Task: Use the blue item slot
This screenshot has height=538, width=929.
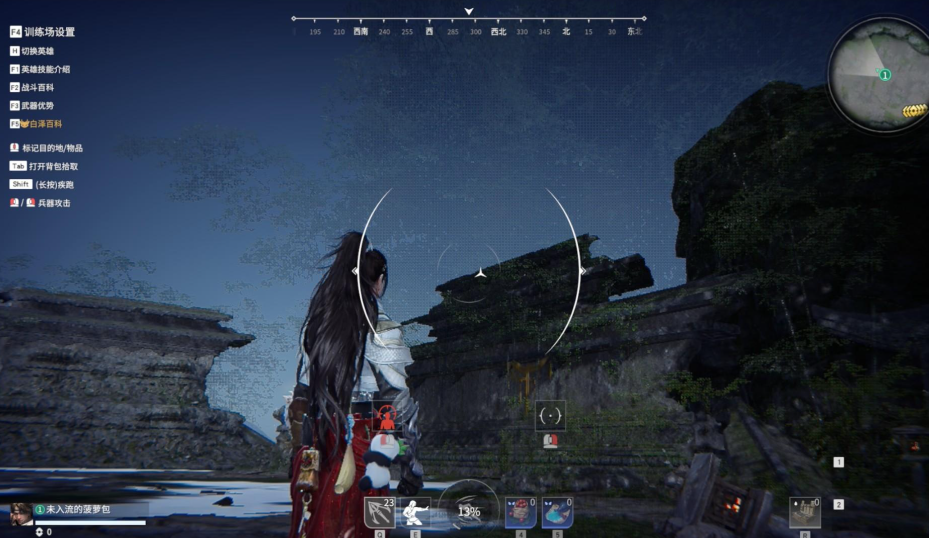Action: [x=557, y=512]
